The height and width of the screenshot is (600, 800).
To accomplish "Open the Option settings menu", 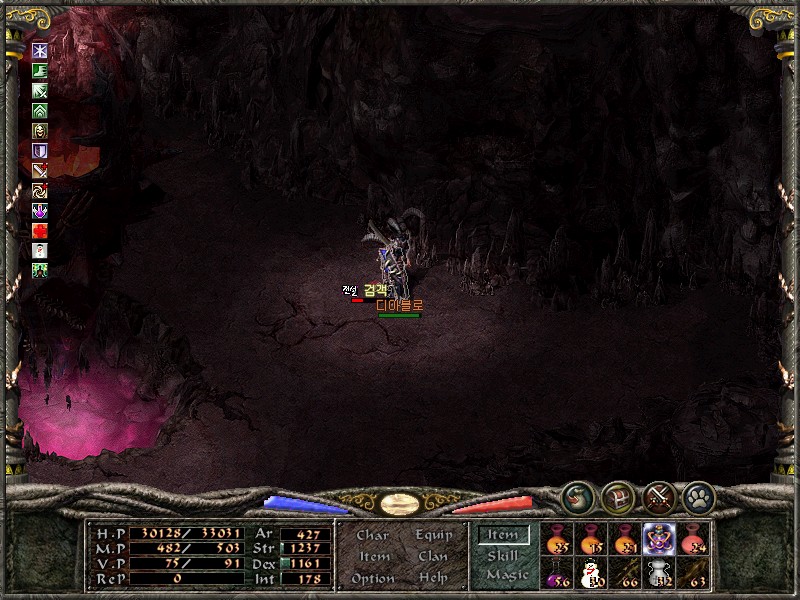I will [372, 578].
